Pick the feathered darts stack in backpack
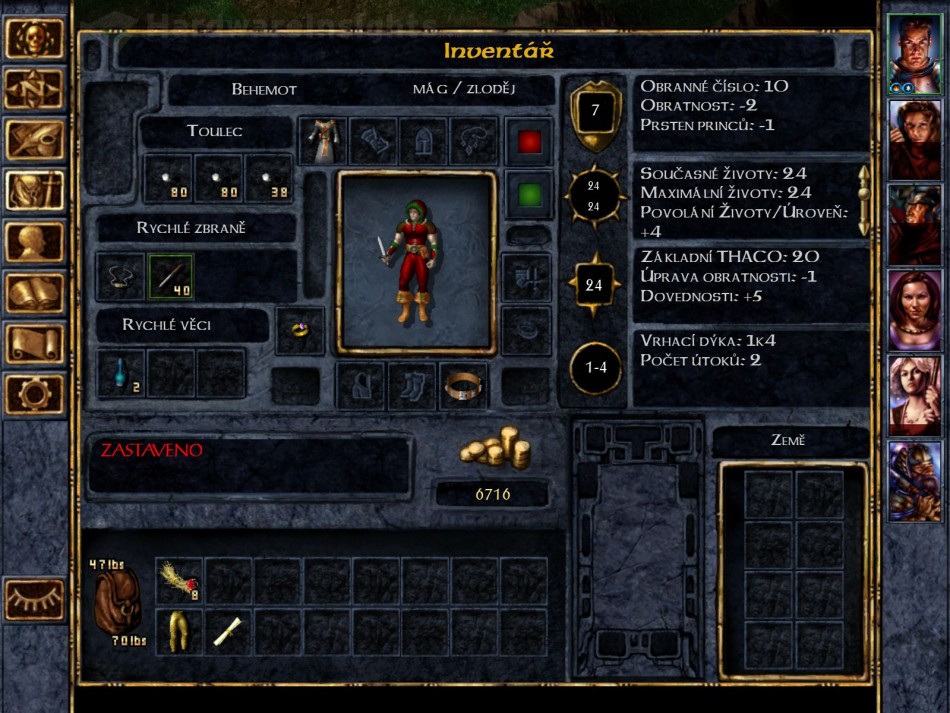This screenshot has height=713, width=950. [x=180, y=581]
